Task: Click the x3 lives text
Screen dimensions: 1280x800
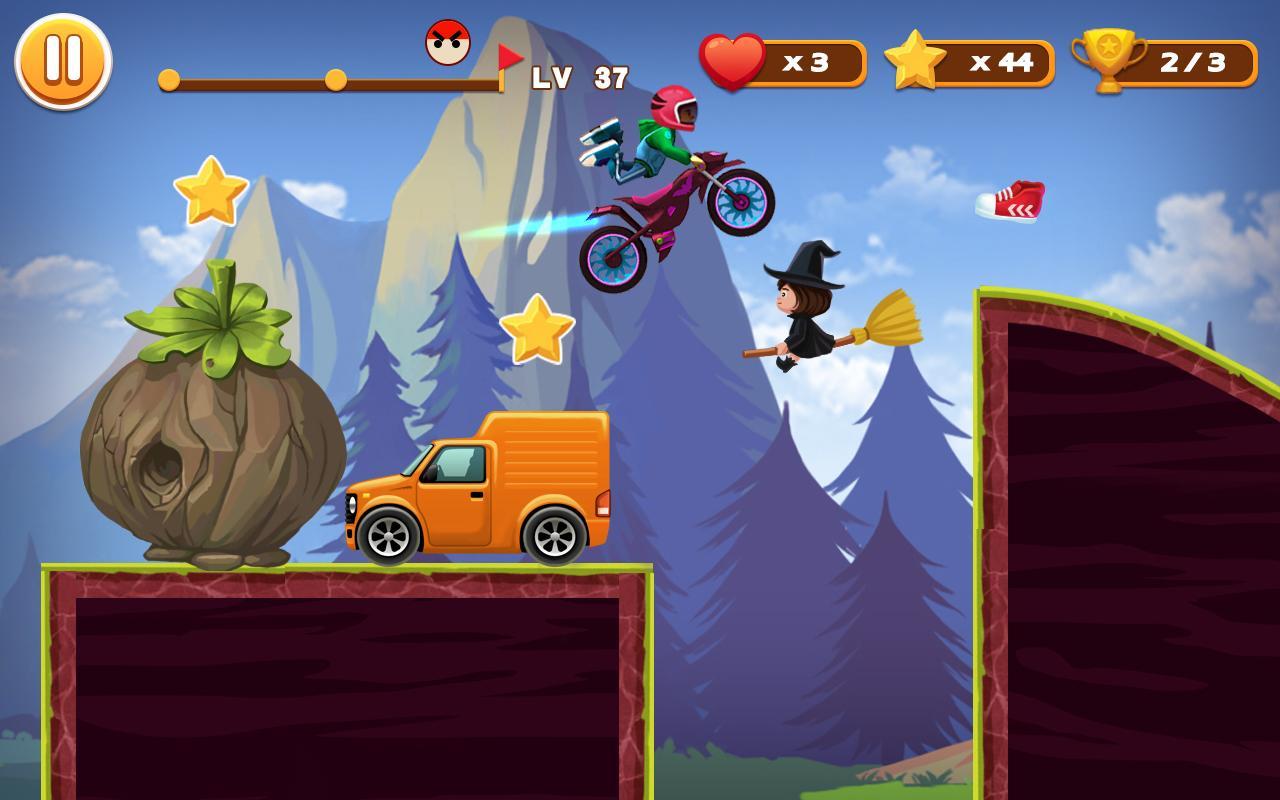Action: click(x=805, y=62)
